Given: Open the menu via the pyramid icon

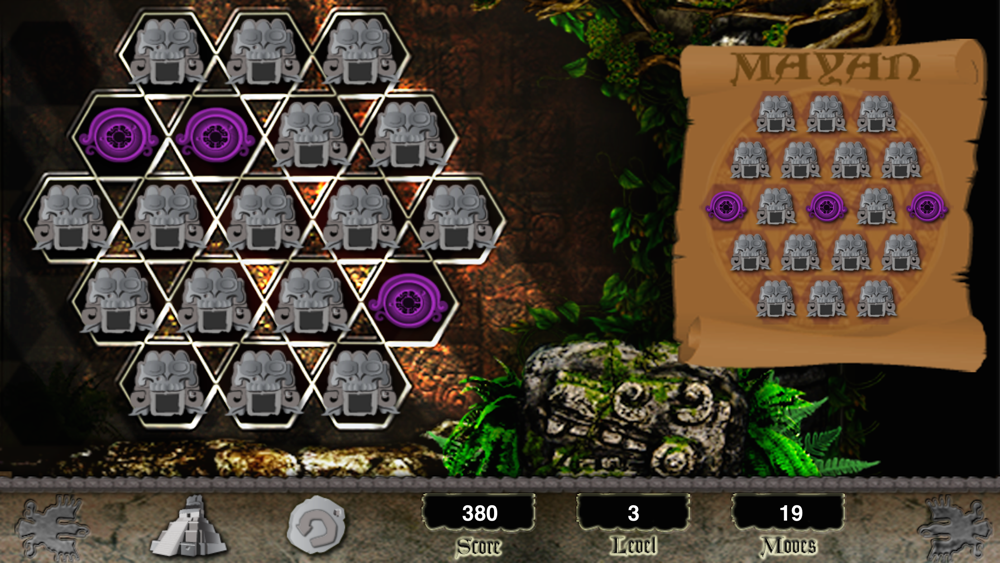Looking at the screenshot, I should [x=184, y=524].
